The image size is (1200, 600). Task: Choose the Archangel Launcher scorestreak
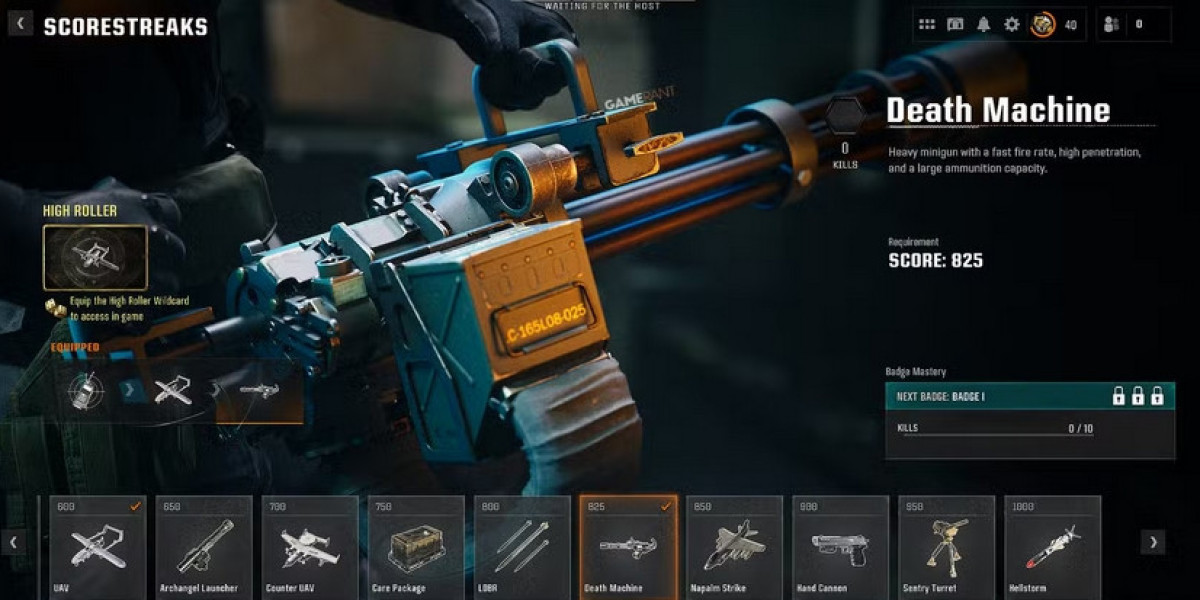coord(204,547)
